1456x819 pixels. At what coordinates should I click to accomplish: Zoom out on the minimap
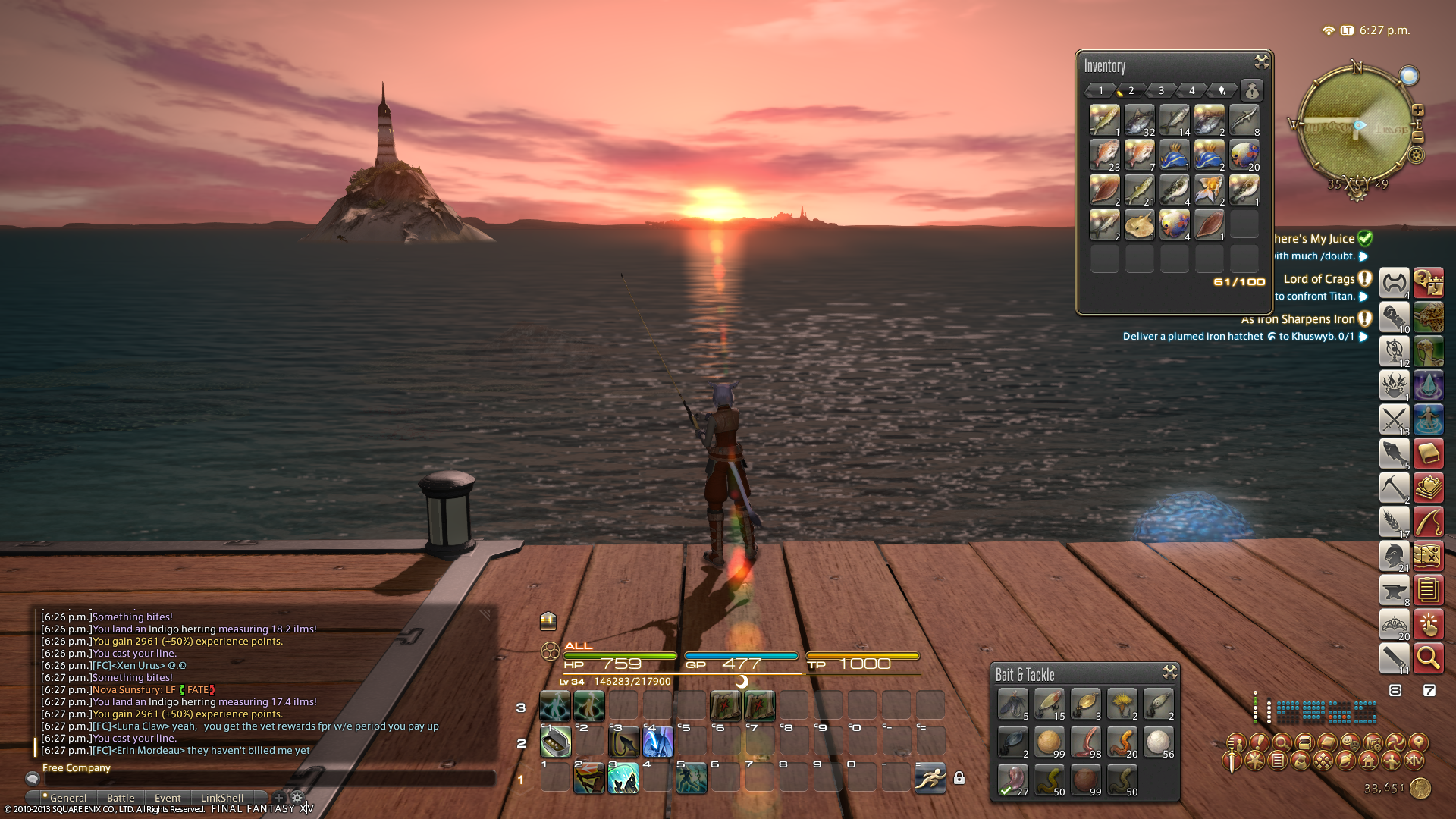1417,138
